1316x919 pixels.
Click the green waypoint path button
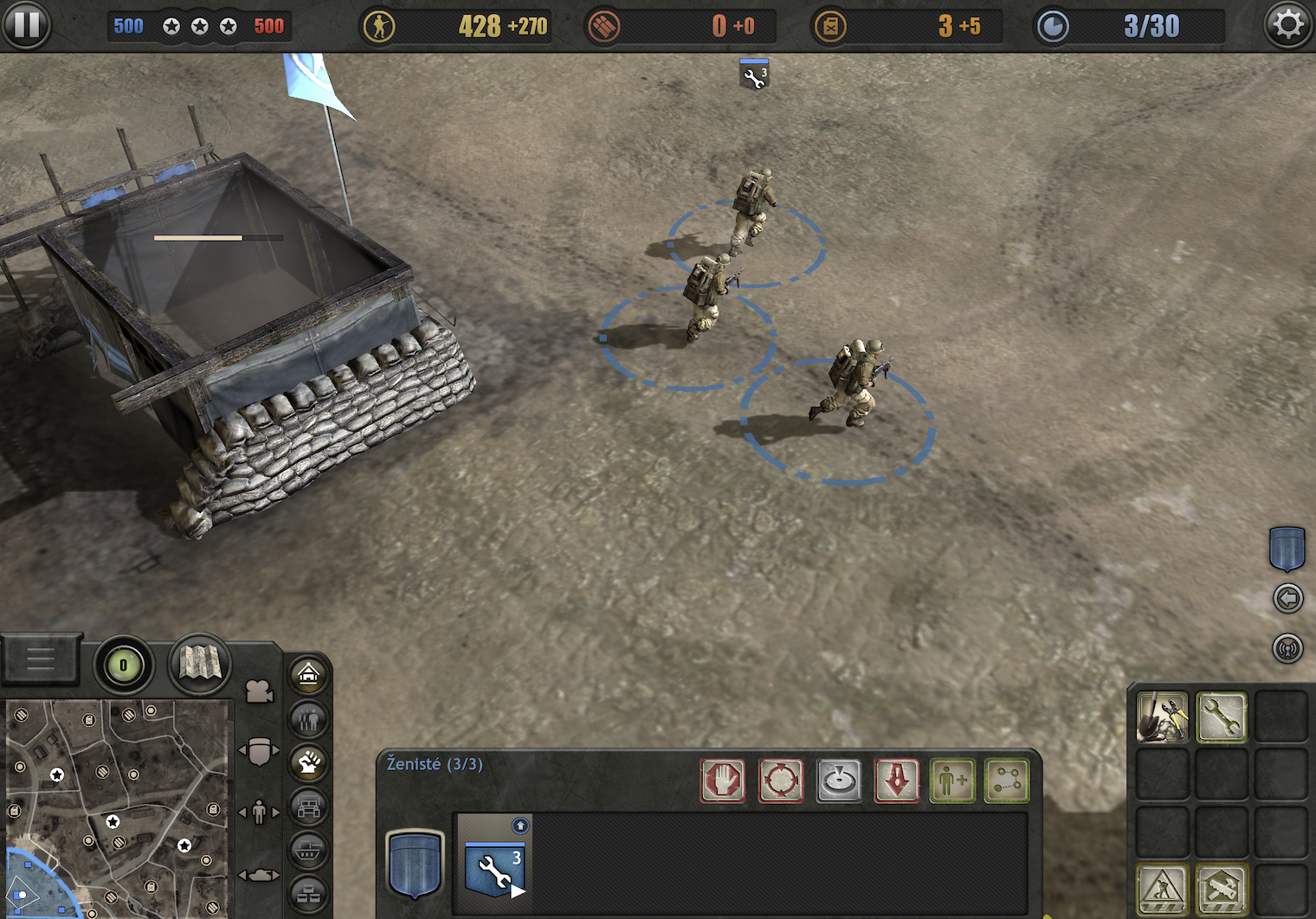coord(1007,781)
